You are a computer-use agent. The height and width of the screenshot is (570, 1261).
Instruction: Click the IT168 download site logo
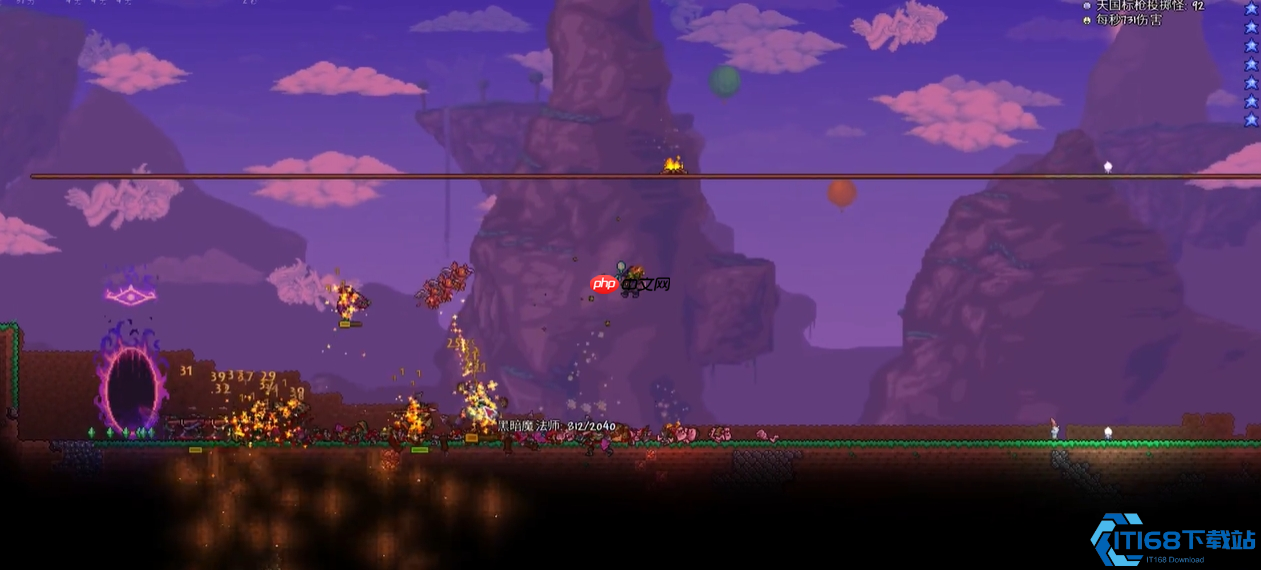coord(1172,541)
